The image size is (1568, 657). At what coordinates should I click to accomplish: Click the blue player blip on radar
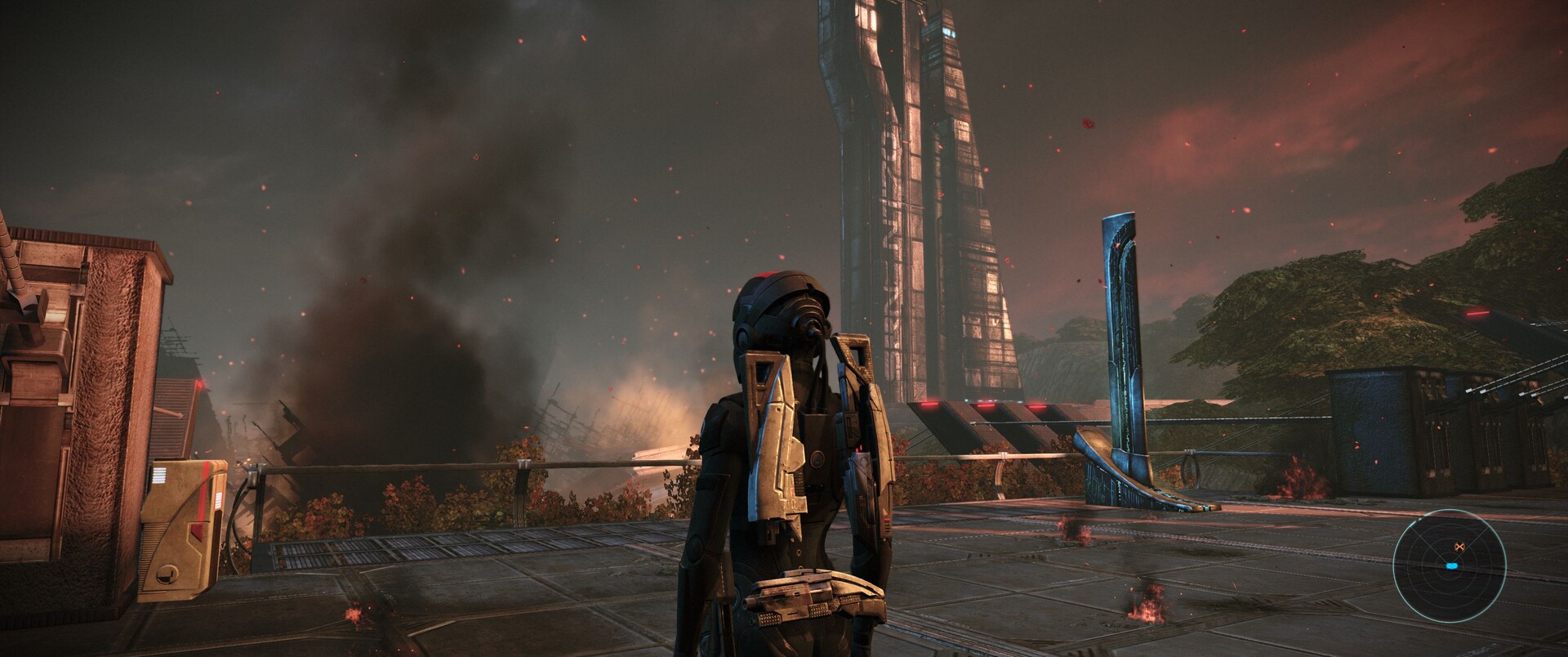pyautogui.click(x=1451, y=565)
